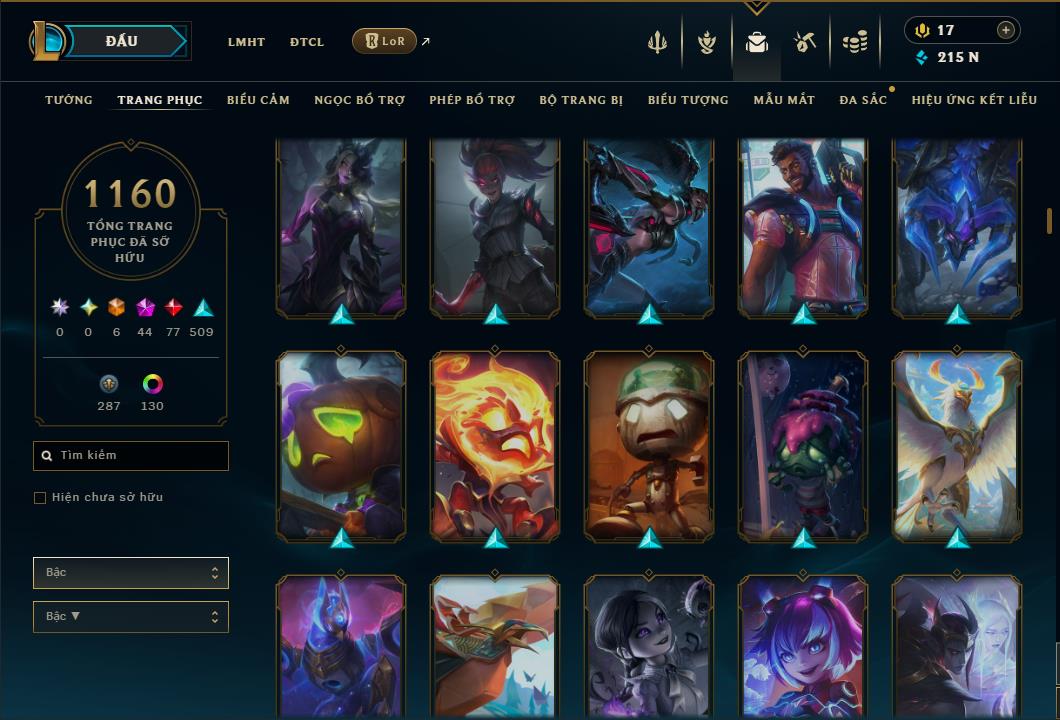1060x720 pixels.
Task: Toggle the Hiện chưa sở hữu checkbox
Action: (x=40, y=498)
